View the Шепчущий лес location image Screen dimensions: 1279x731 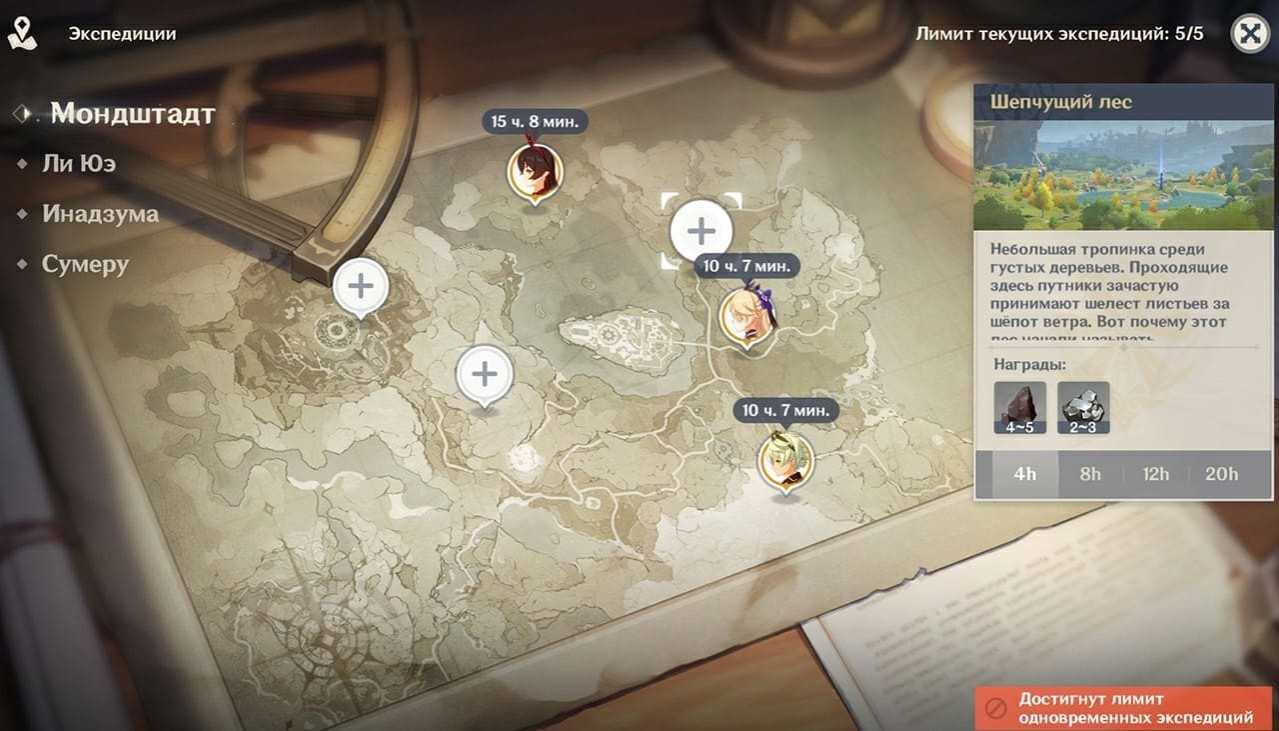1126,176
